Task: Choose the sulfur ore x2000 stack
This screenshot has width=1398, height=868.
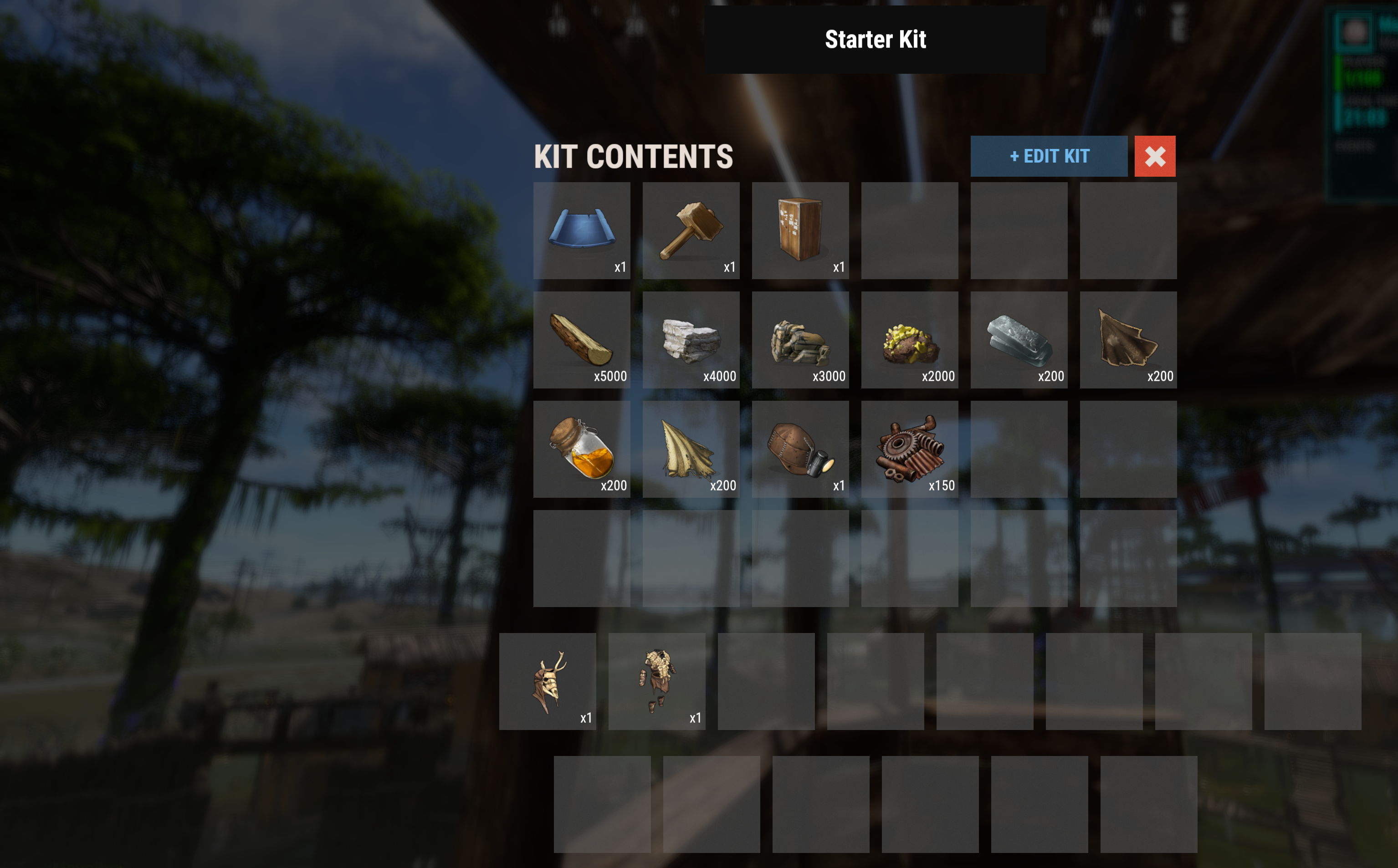Action: point(909,340)
